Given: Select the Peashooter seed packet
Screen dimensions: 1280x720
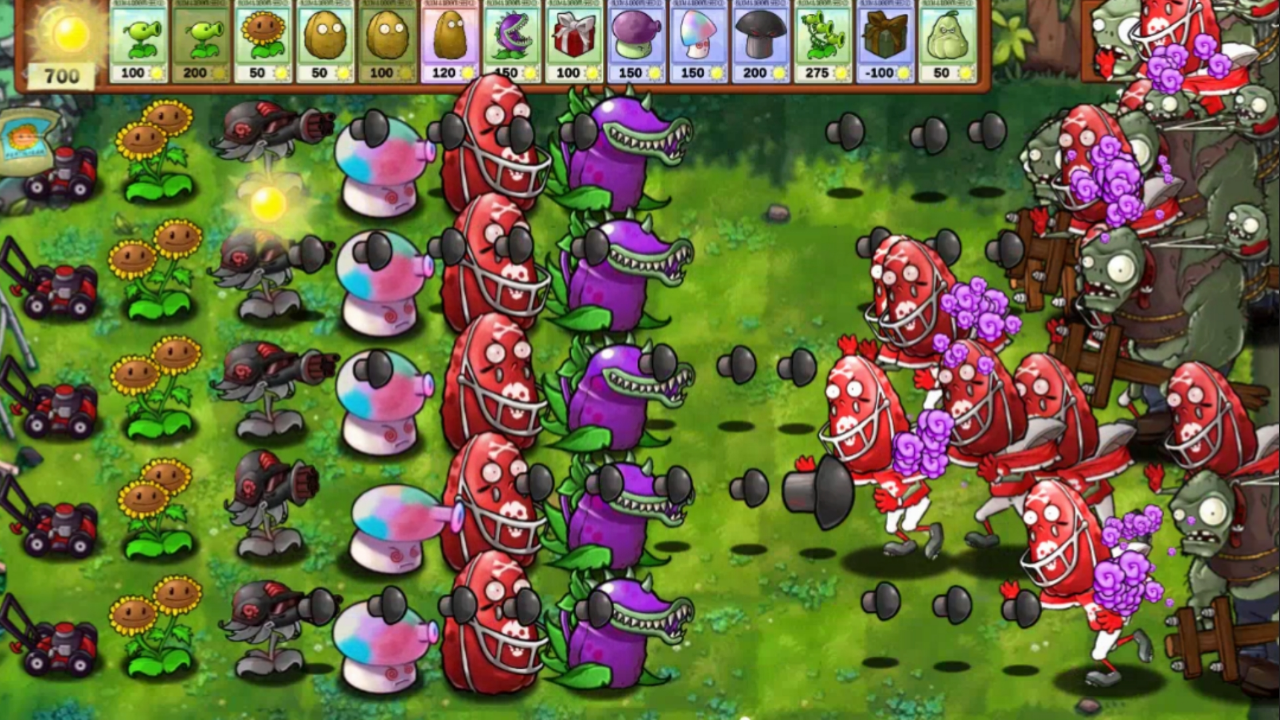Looking at the screenshot, I should pyautogui.click(x=140, y=40).
